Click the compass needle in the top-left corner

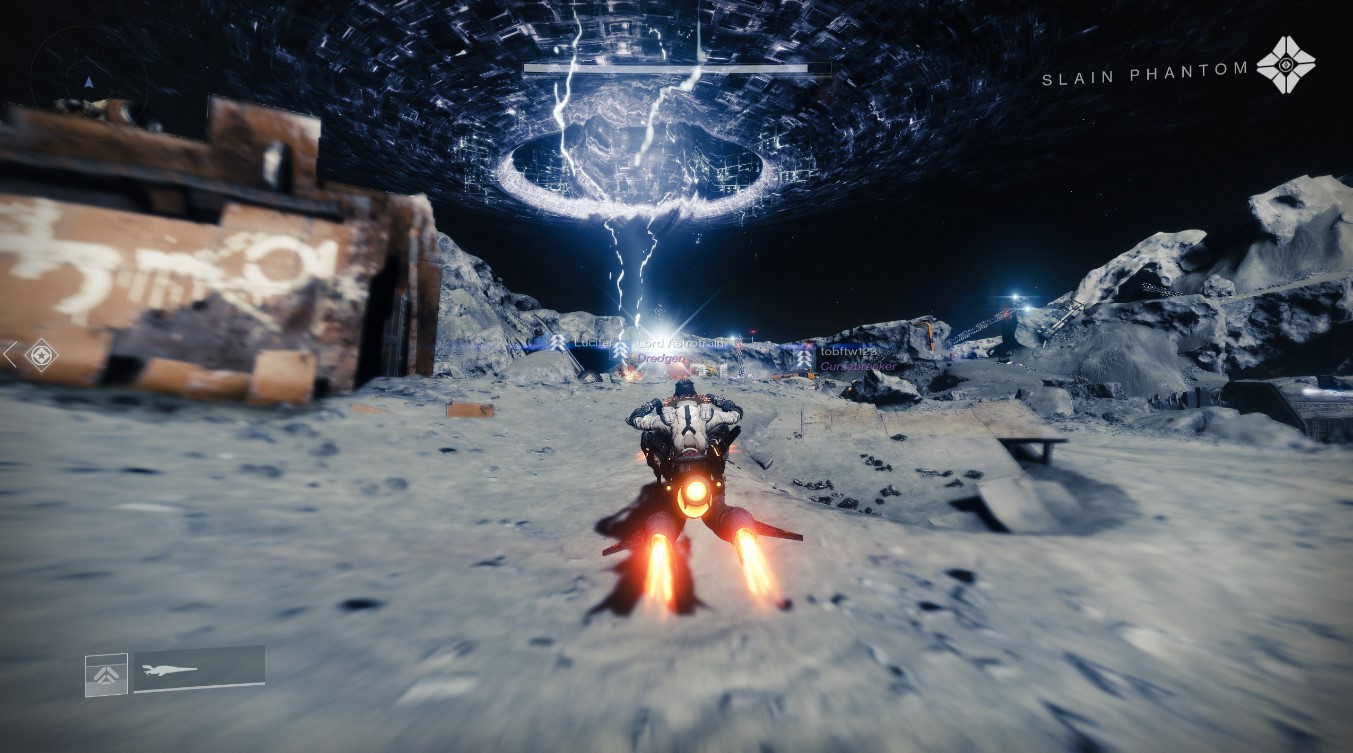(x=89, y=83)
